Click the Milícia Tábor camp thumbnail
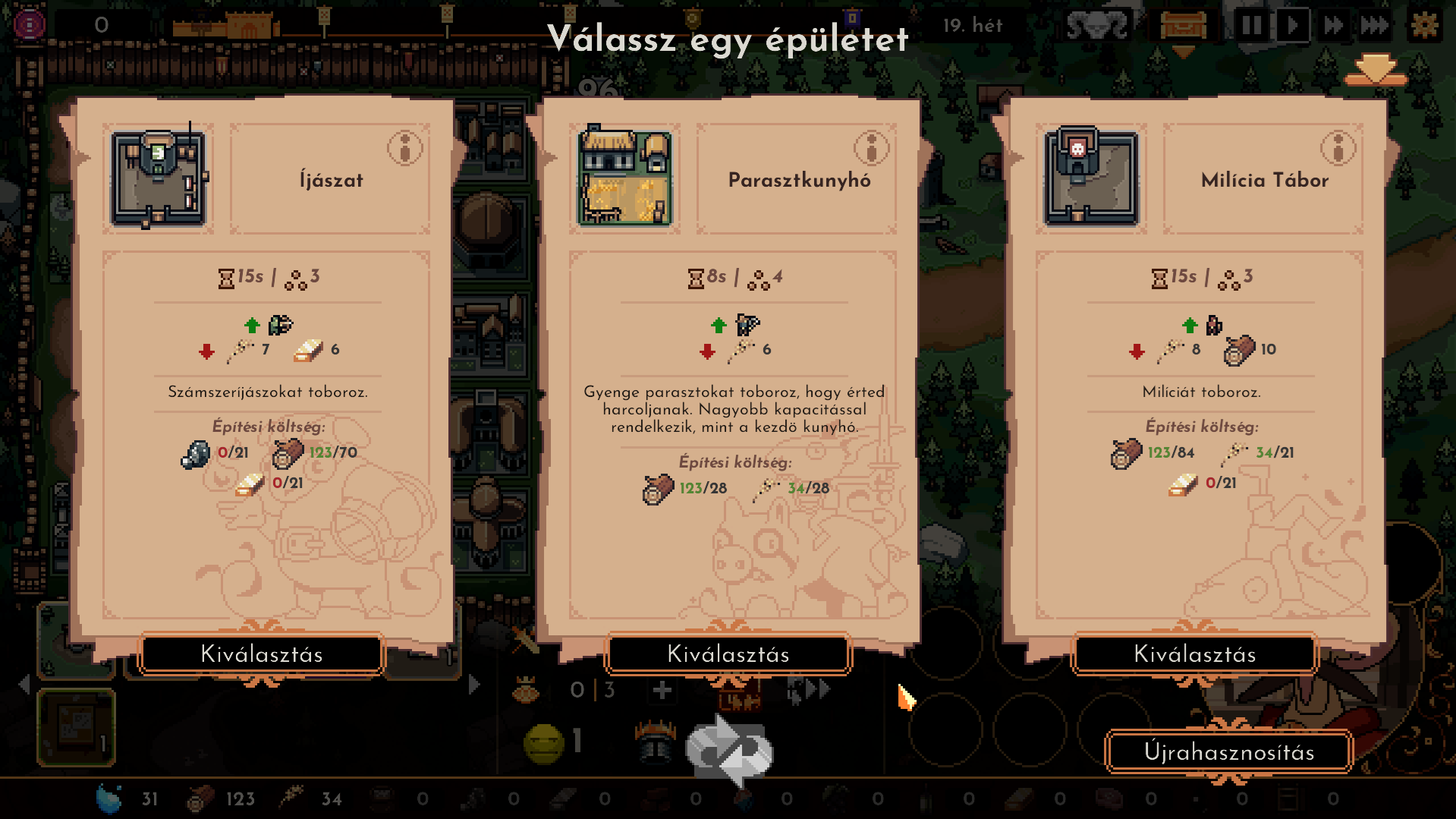1456x819 pixels. point(1092,179)
